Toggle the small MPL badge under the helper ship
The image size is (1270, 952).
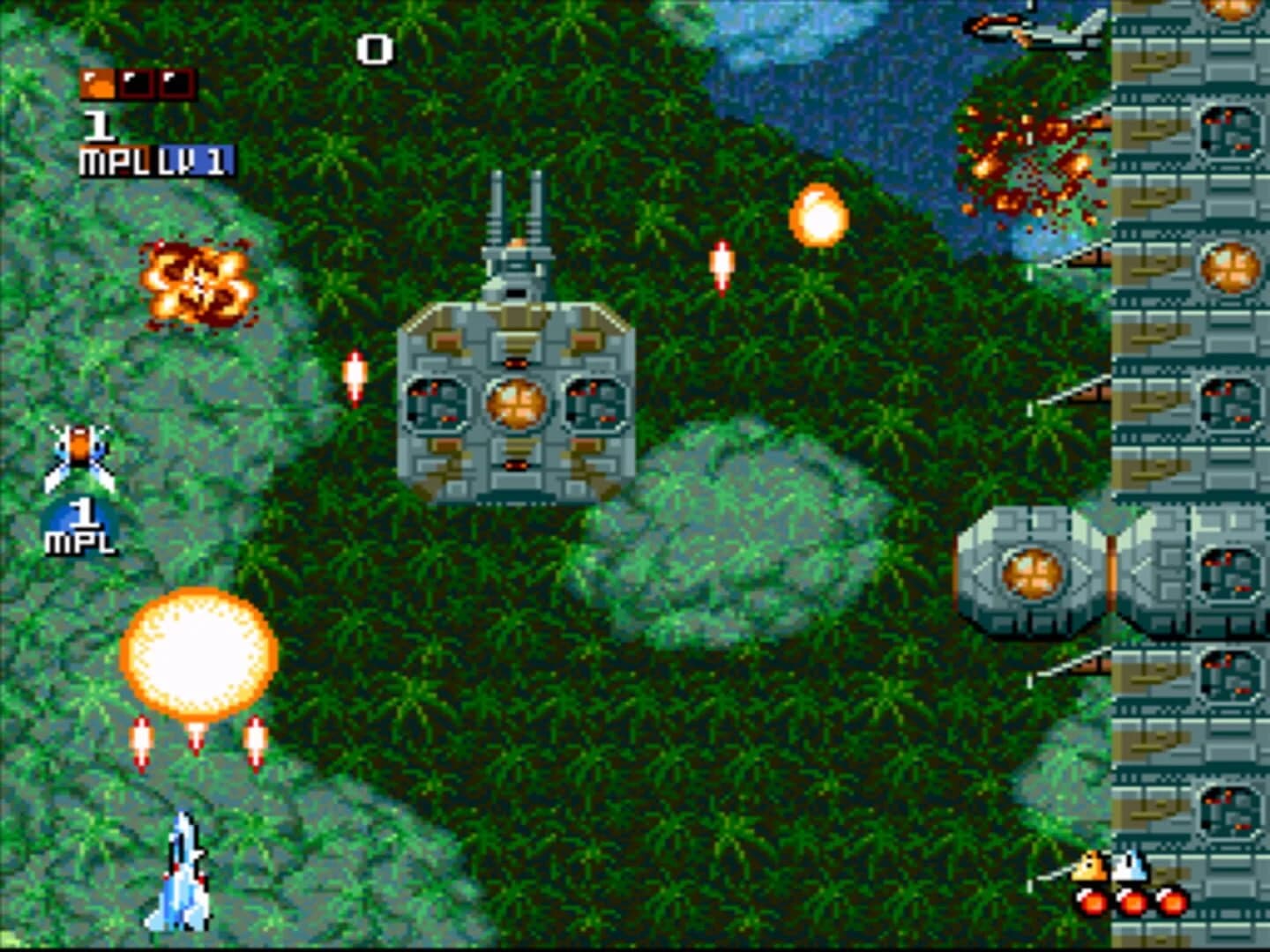pyautogui.click(x=84, y=536)
